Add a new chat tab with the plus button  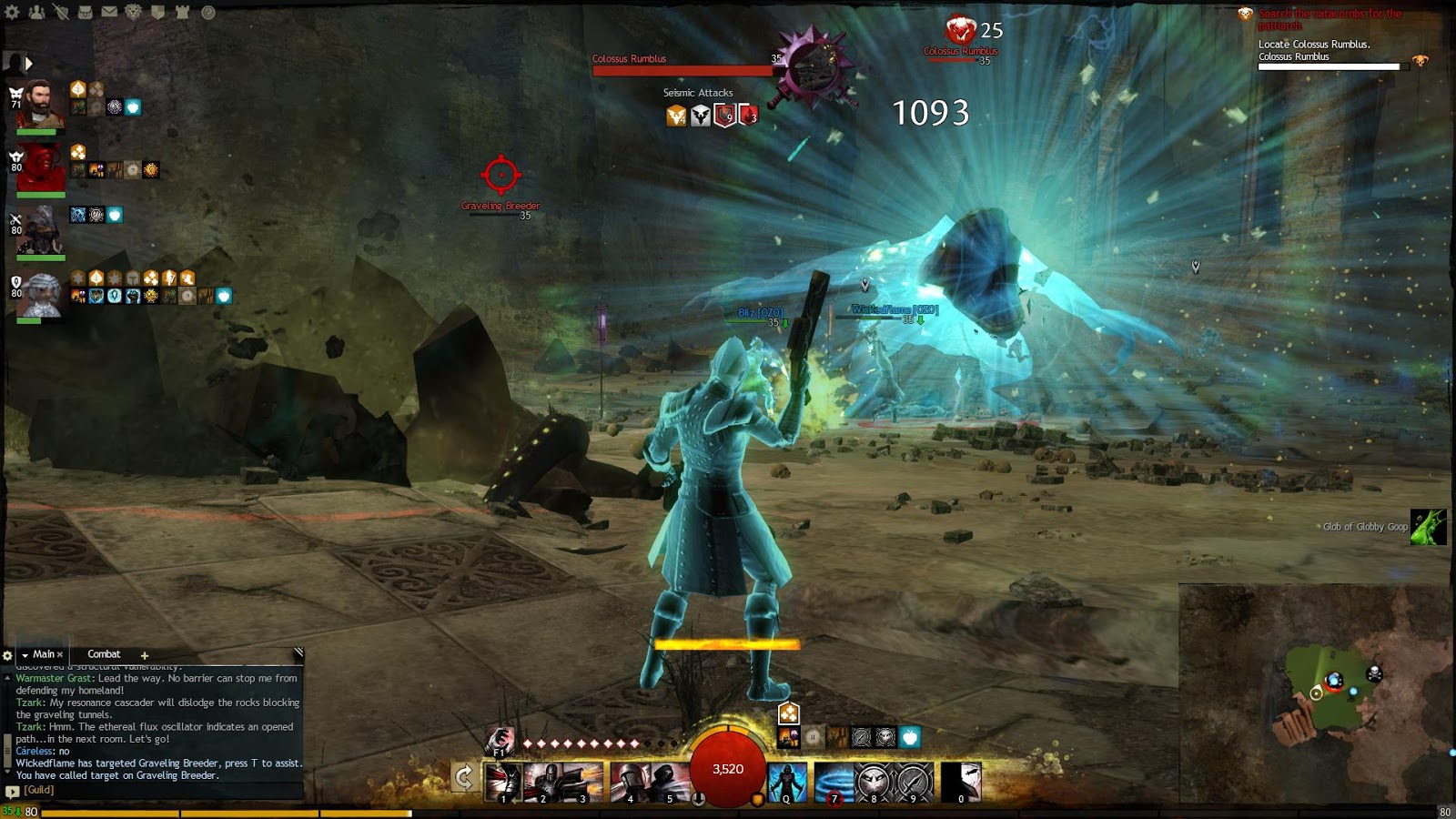(x=144, y=654)
